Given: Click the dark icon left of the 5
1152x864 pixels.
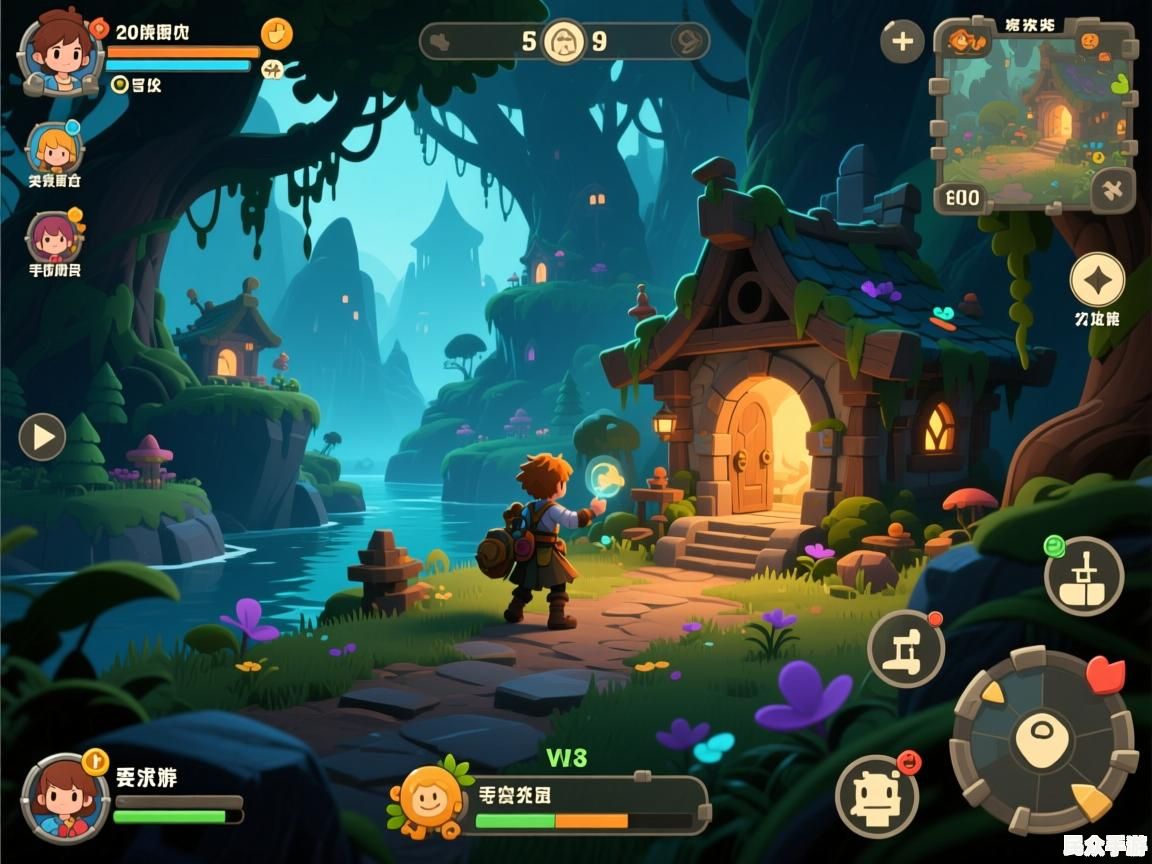Looking at the screenshot, I should point(441,41).
